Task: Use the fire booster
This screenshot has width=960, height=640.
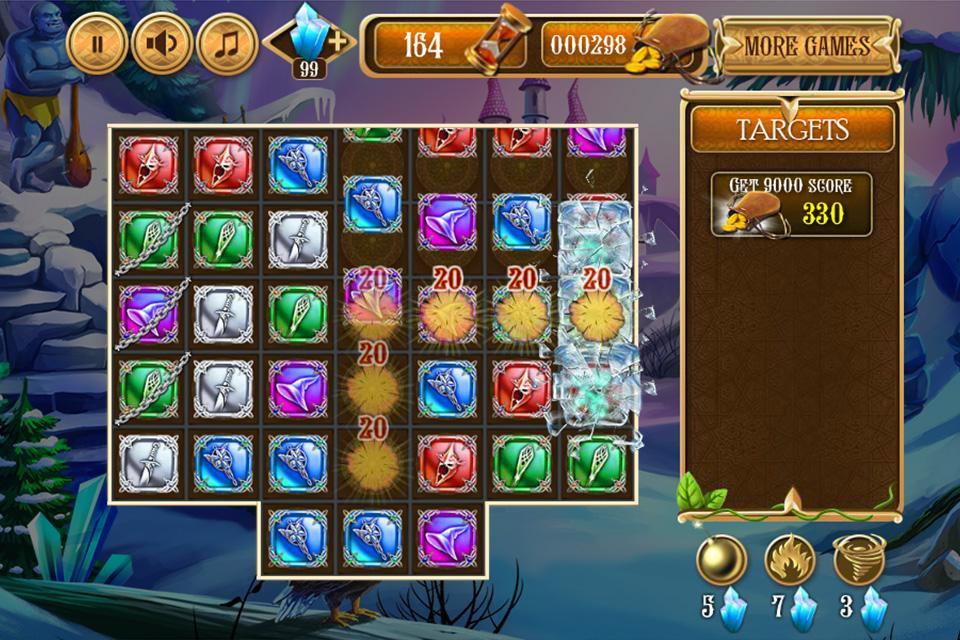Action: [x=790, y=561]
